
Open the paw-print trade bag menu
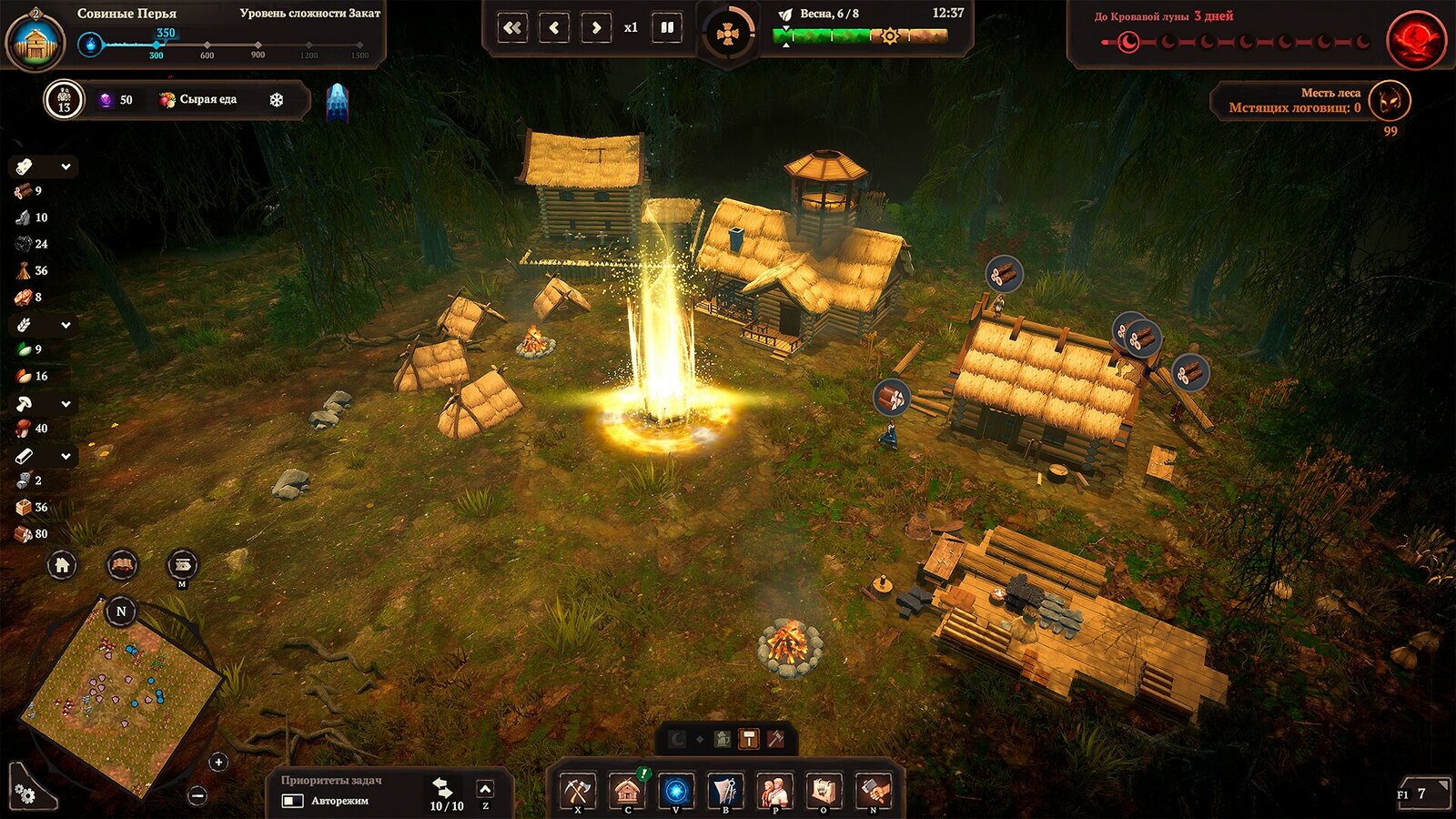click(824, 791)
